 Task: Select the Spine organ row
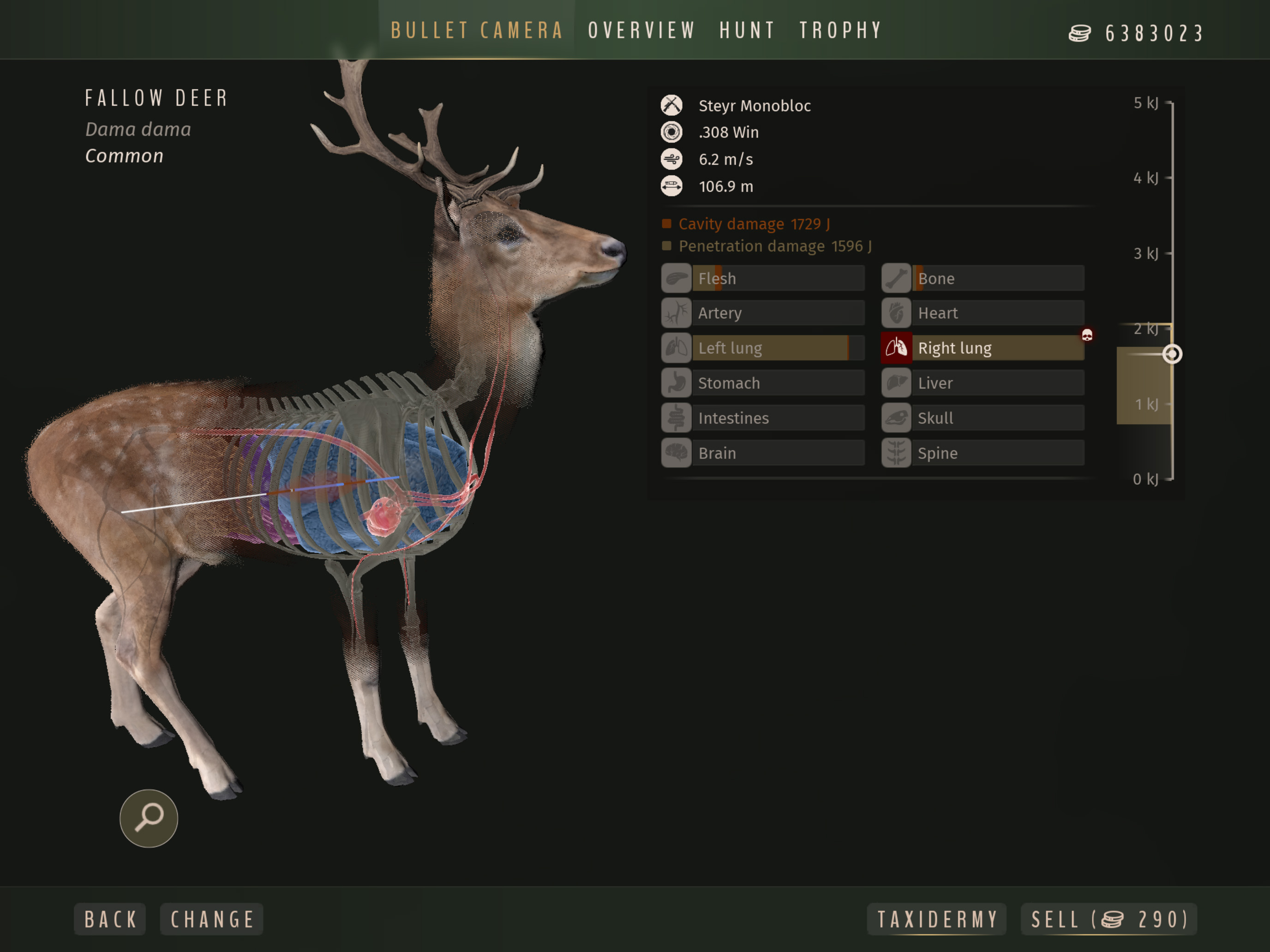coord(983,453)
